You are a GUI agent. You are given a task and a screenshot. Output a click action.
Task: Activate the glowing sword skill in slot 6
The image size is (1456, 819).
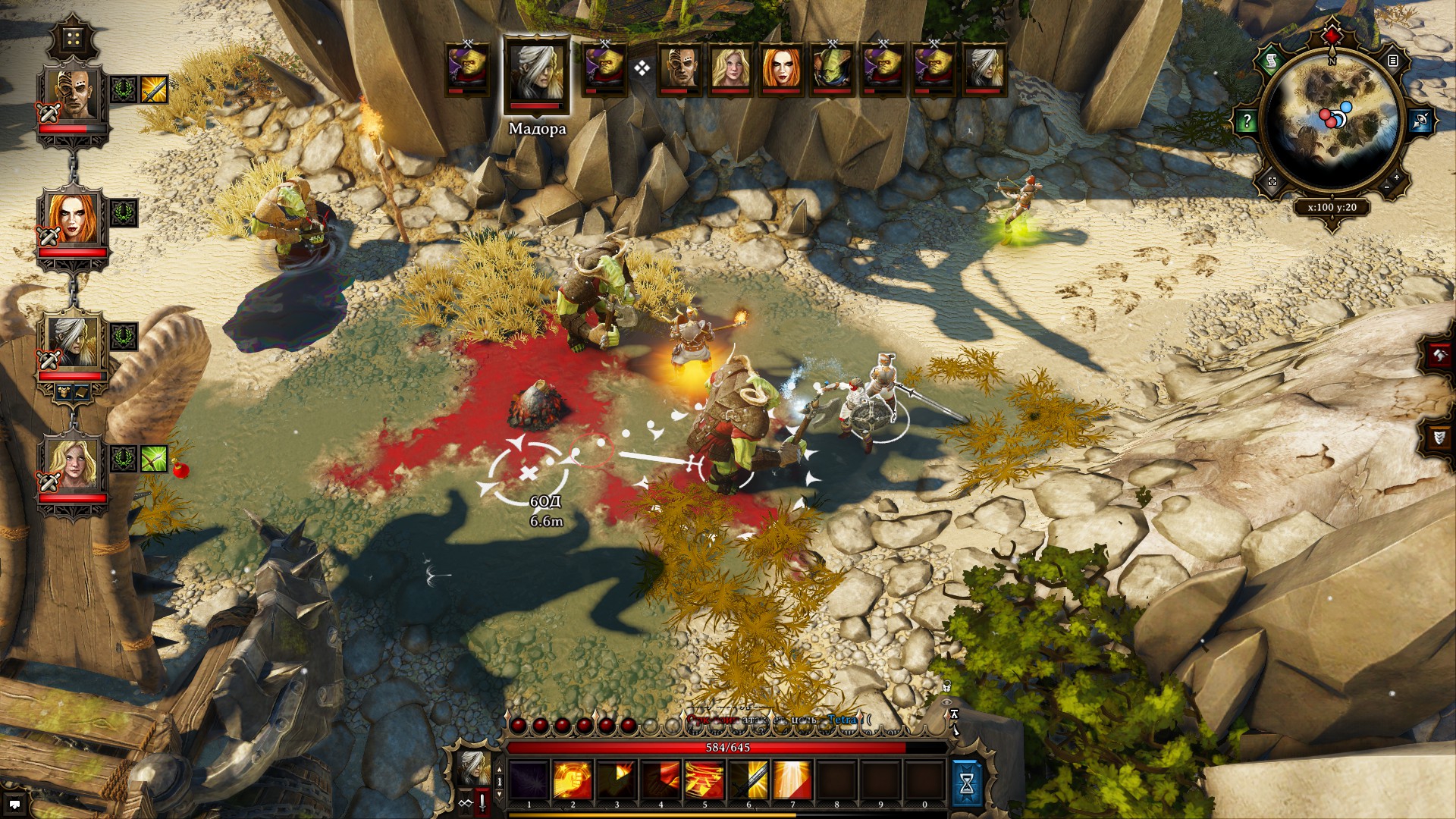(x=748, y=781)
